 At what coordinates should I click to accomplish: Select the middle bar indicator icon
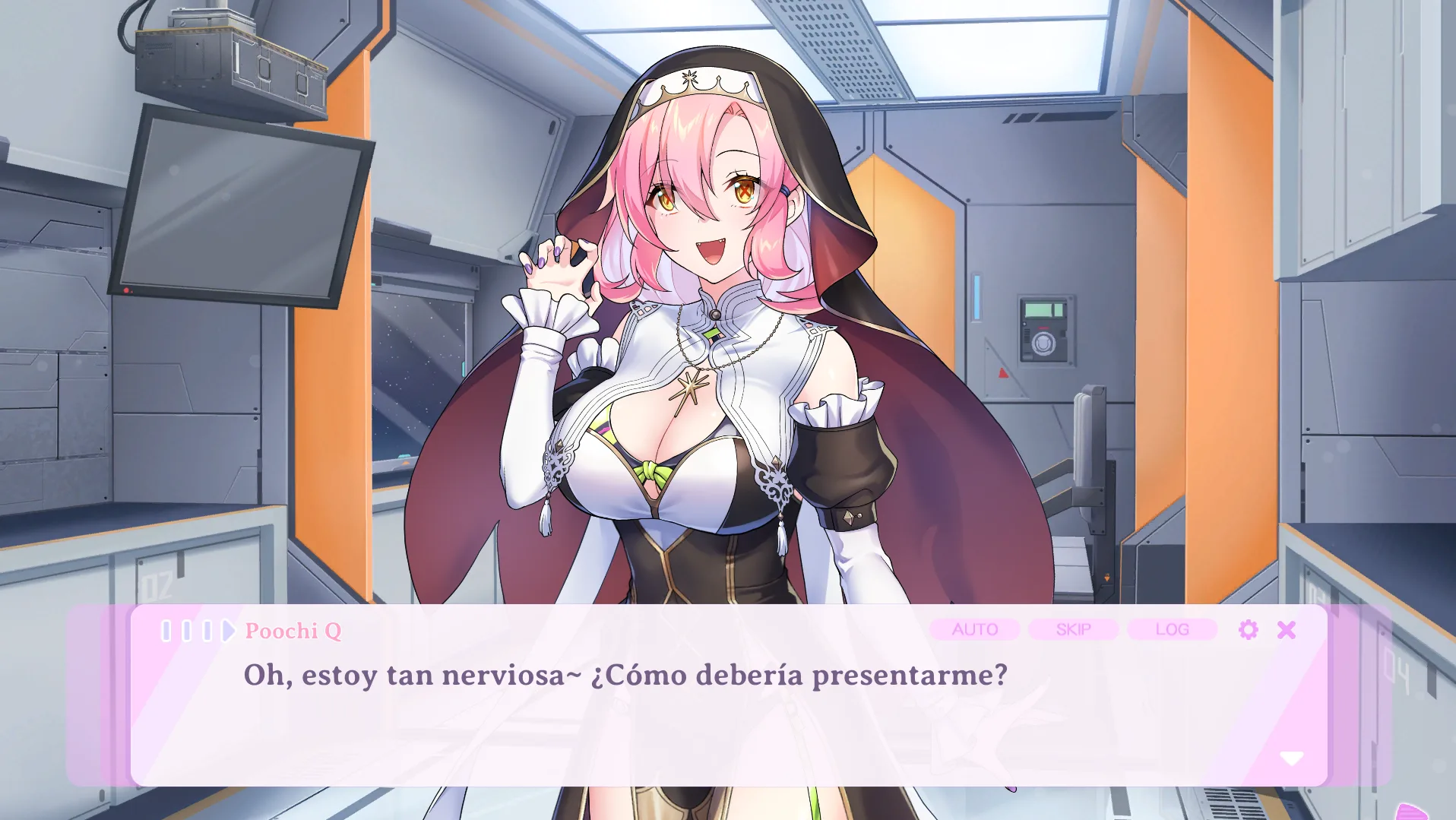click(188, 630)
